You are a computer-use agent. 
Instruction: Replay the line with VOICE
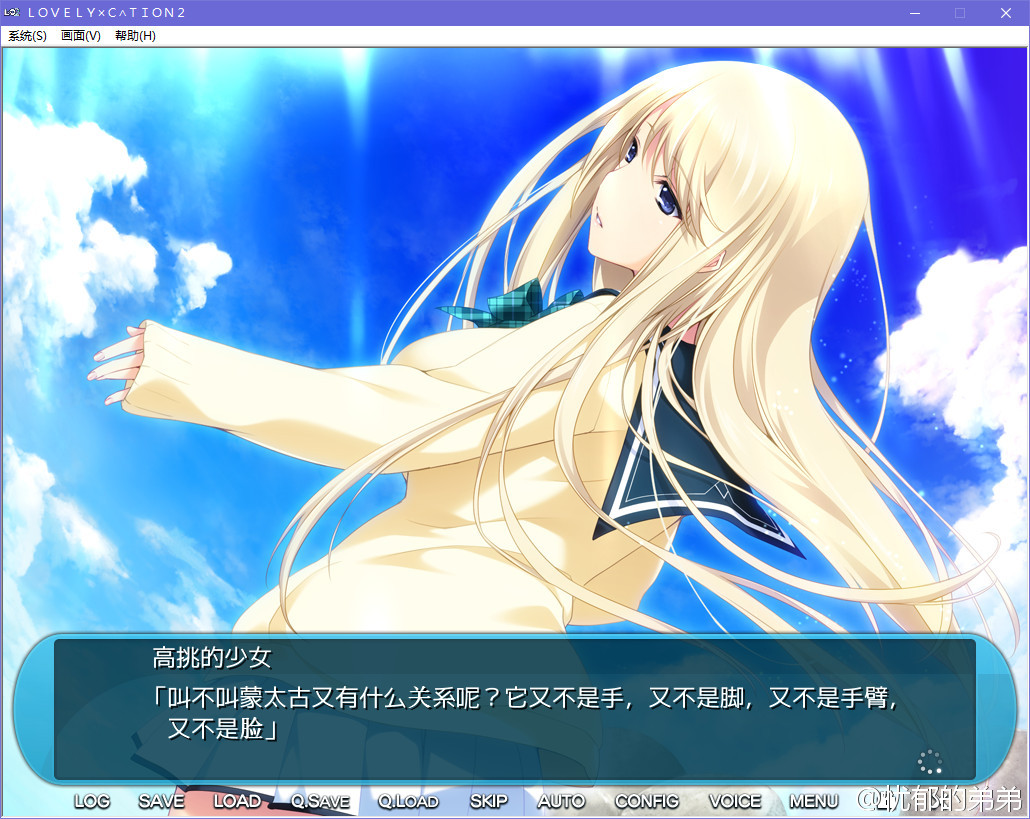coord(735,801)
